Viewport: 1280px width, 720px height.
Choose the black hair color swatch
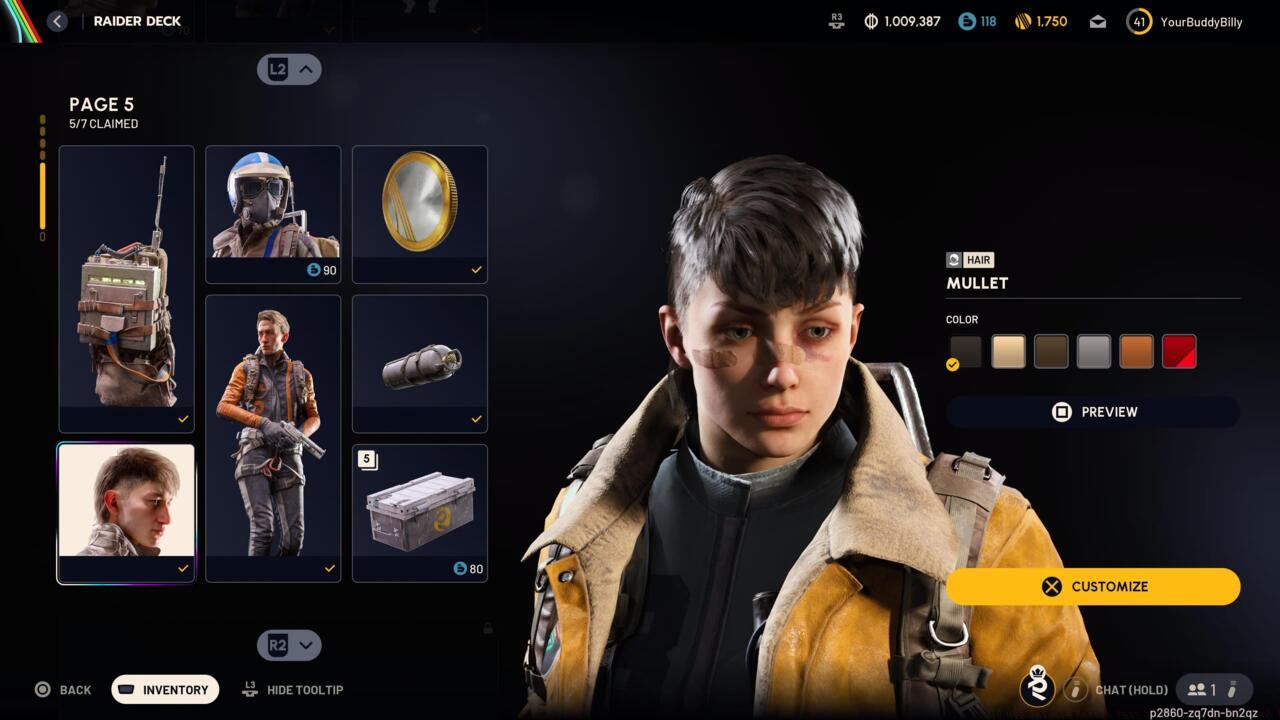[965, 351]
